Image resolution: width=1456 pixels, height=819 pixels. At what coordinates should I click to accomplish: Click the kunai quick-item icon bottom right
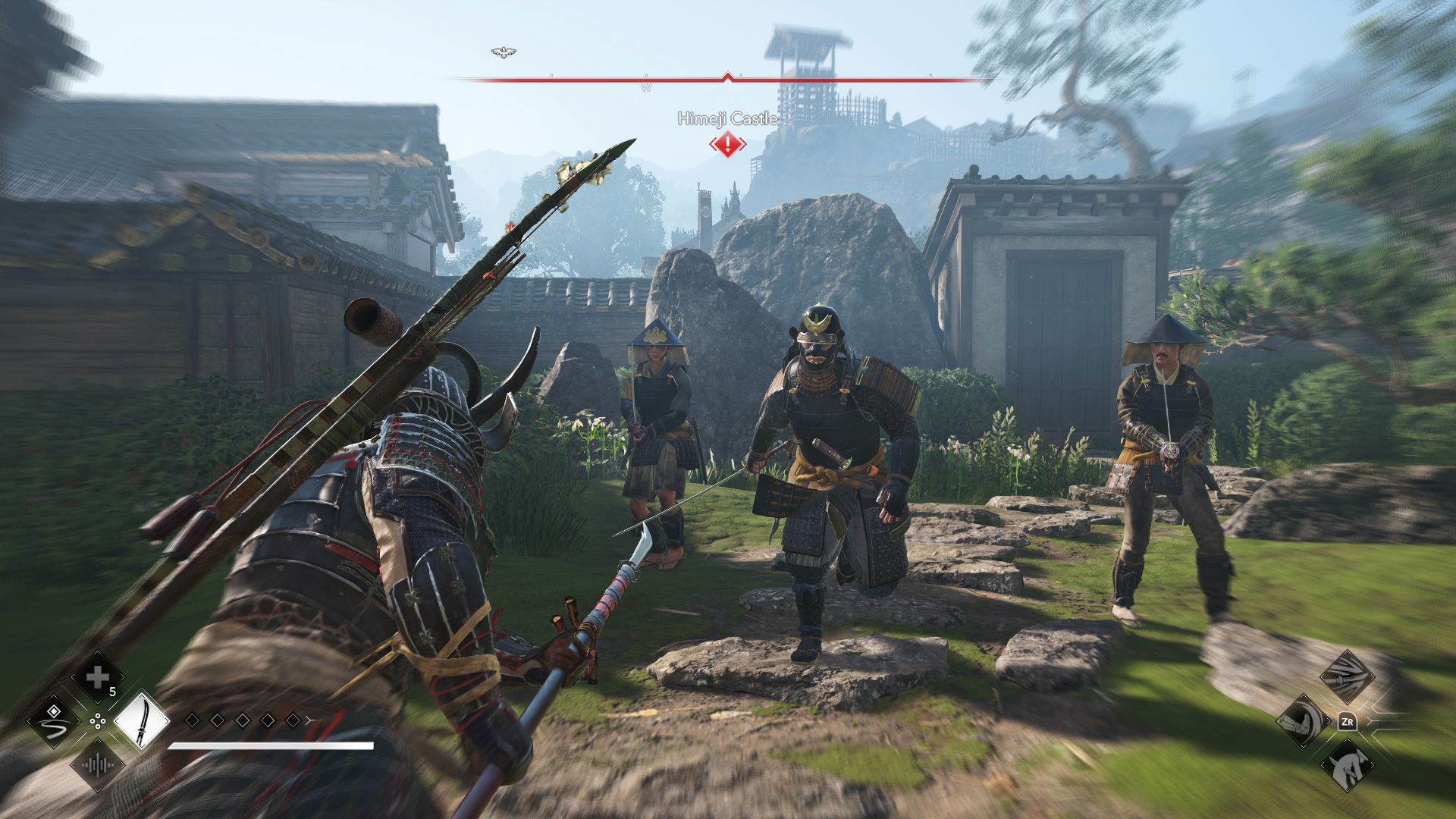1348,676
